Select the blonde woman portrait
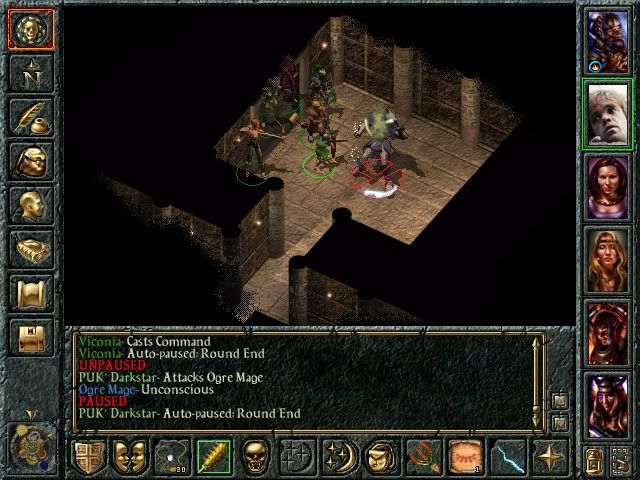This screenshot has height=480, width=640. click(606, 259)
